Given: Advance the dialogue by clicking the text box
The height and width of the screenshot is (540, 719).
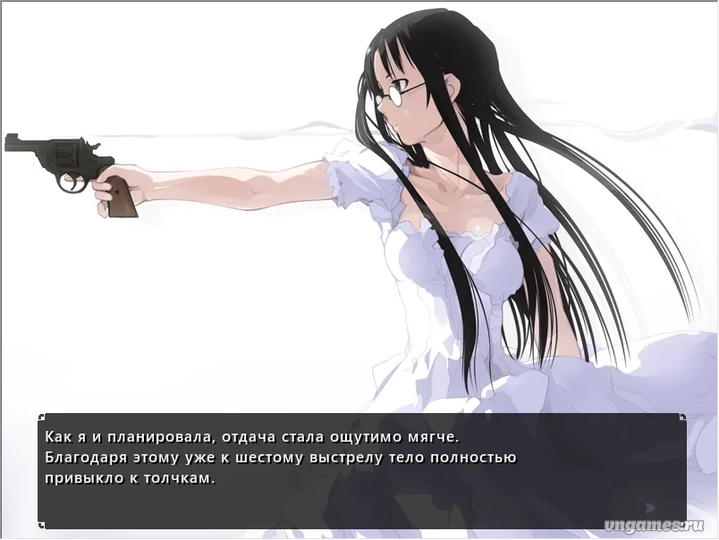Looking at the screenshot, I should coord(362,470).
